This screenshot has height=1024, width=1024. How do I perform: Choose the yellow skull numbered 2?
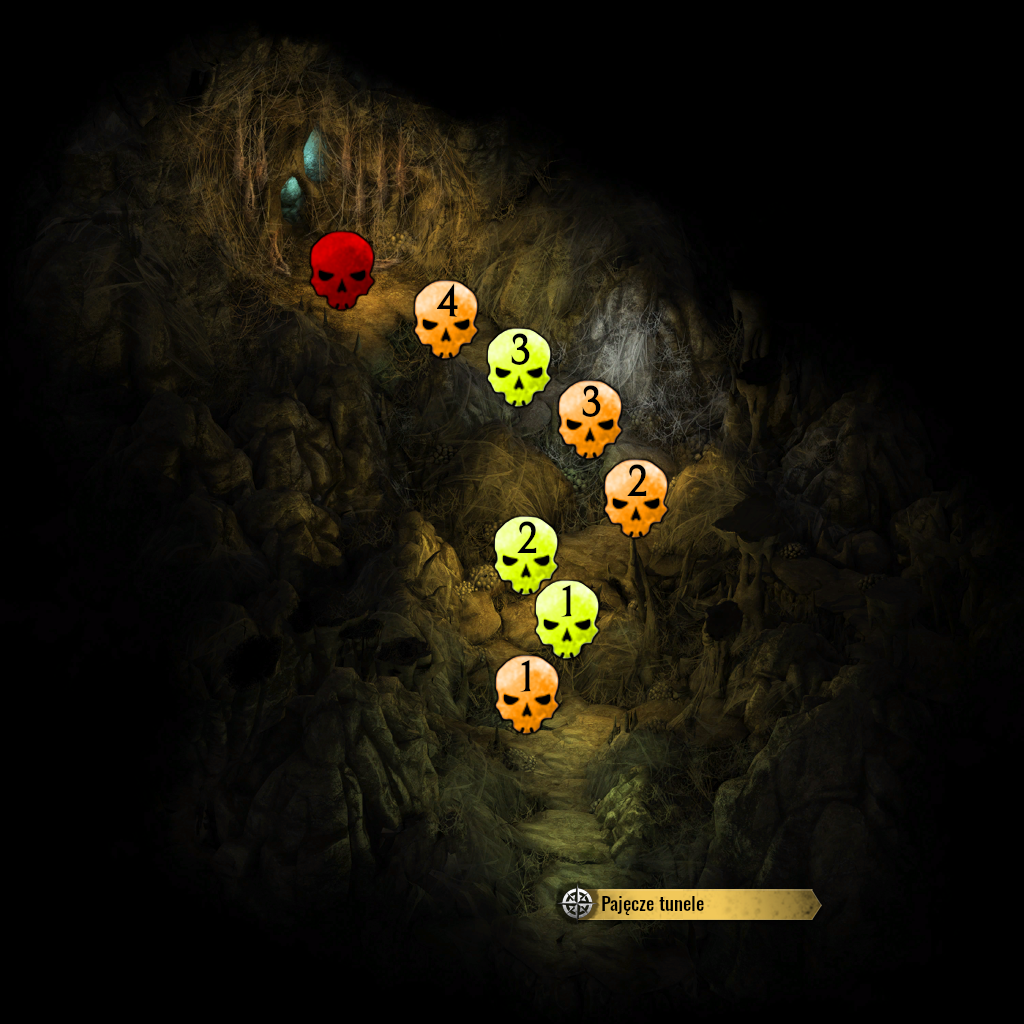[x=526, y=555]
